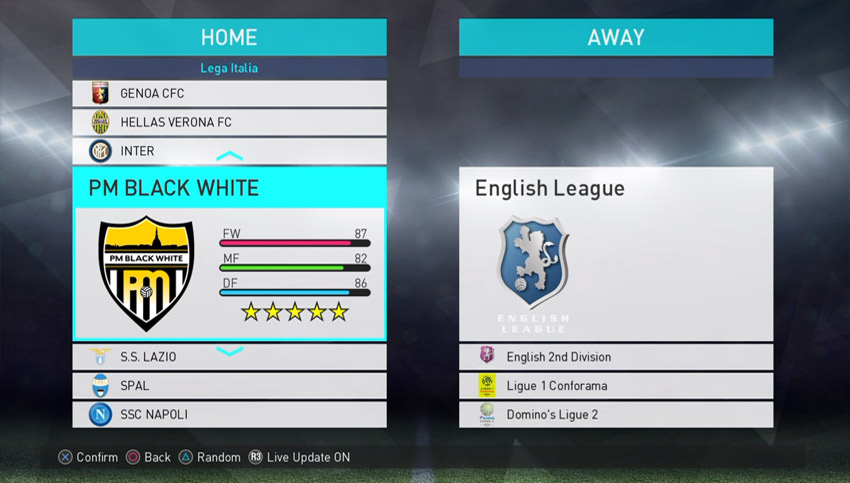Pick Inter from the home list
This screenshot has width=850, height=483.
pos(229,151)
